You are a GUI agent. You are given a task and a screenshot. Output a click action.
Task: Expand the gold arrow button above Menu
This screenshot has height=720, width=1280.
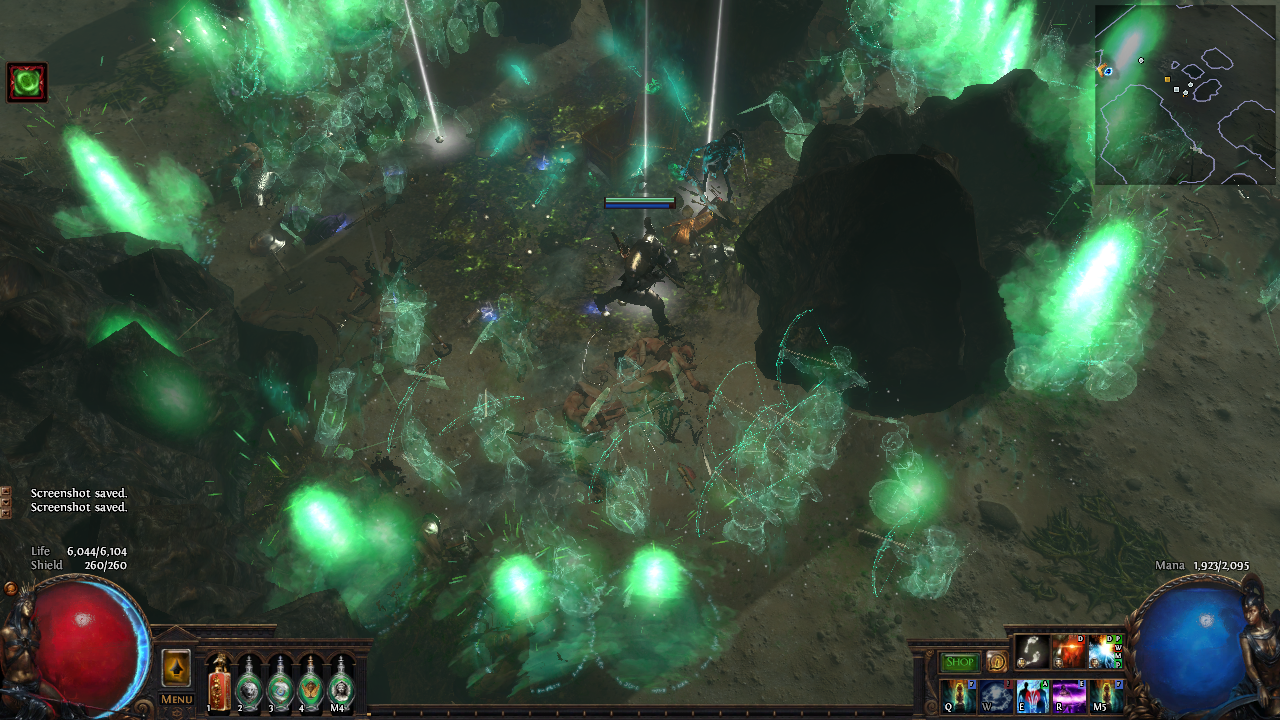point(176,668)
